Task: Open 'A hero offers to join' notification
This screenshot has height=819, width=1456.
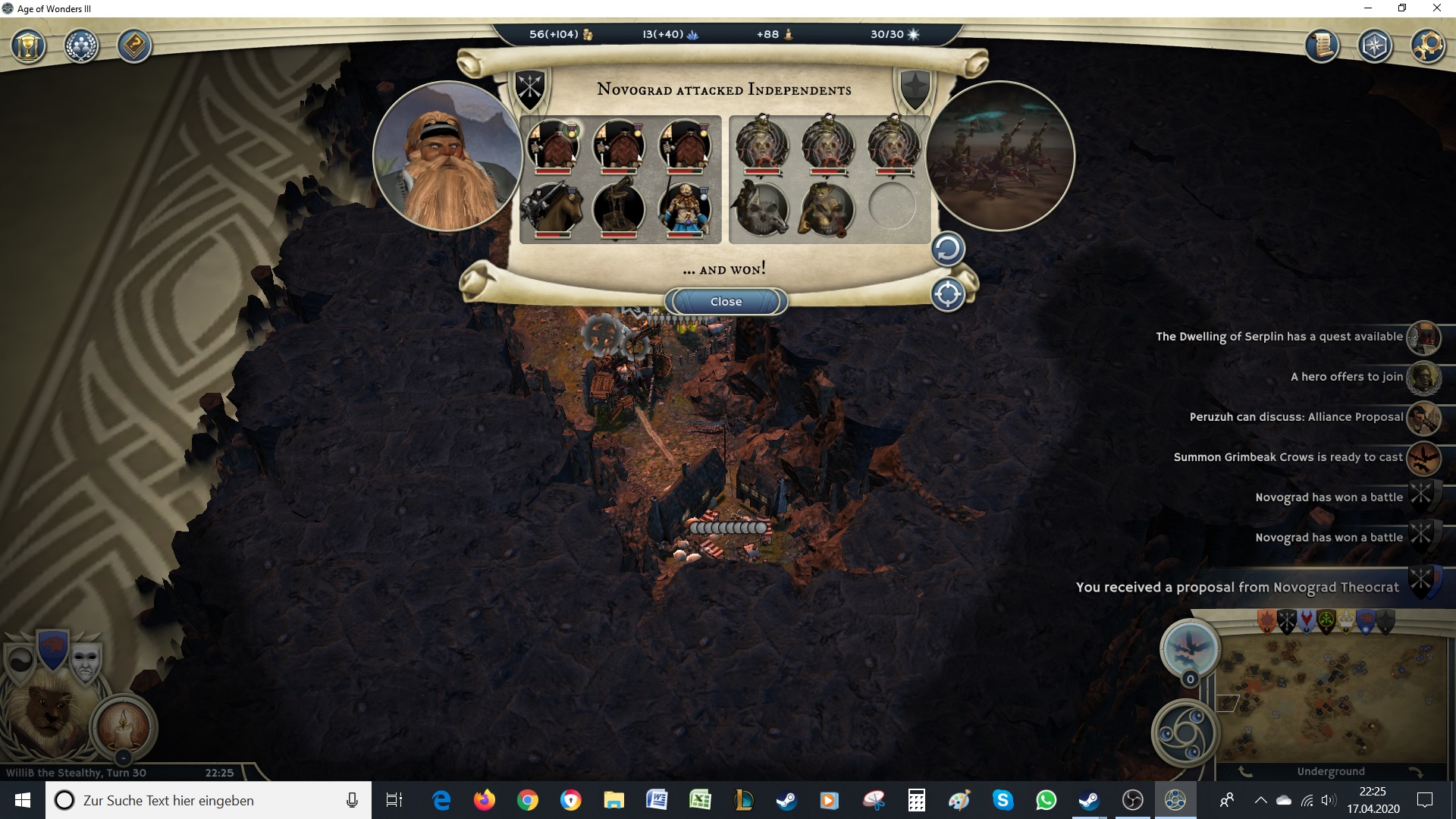Action: pyautogui.click(x=1347, y=377)
